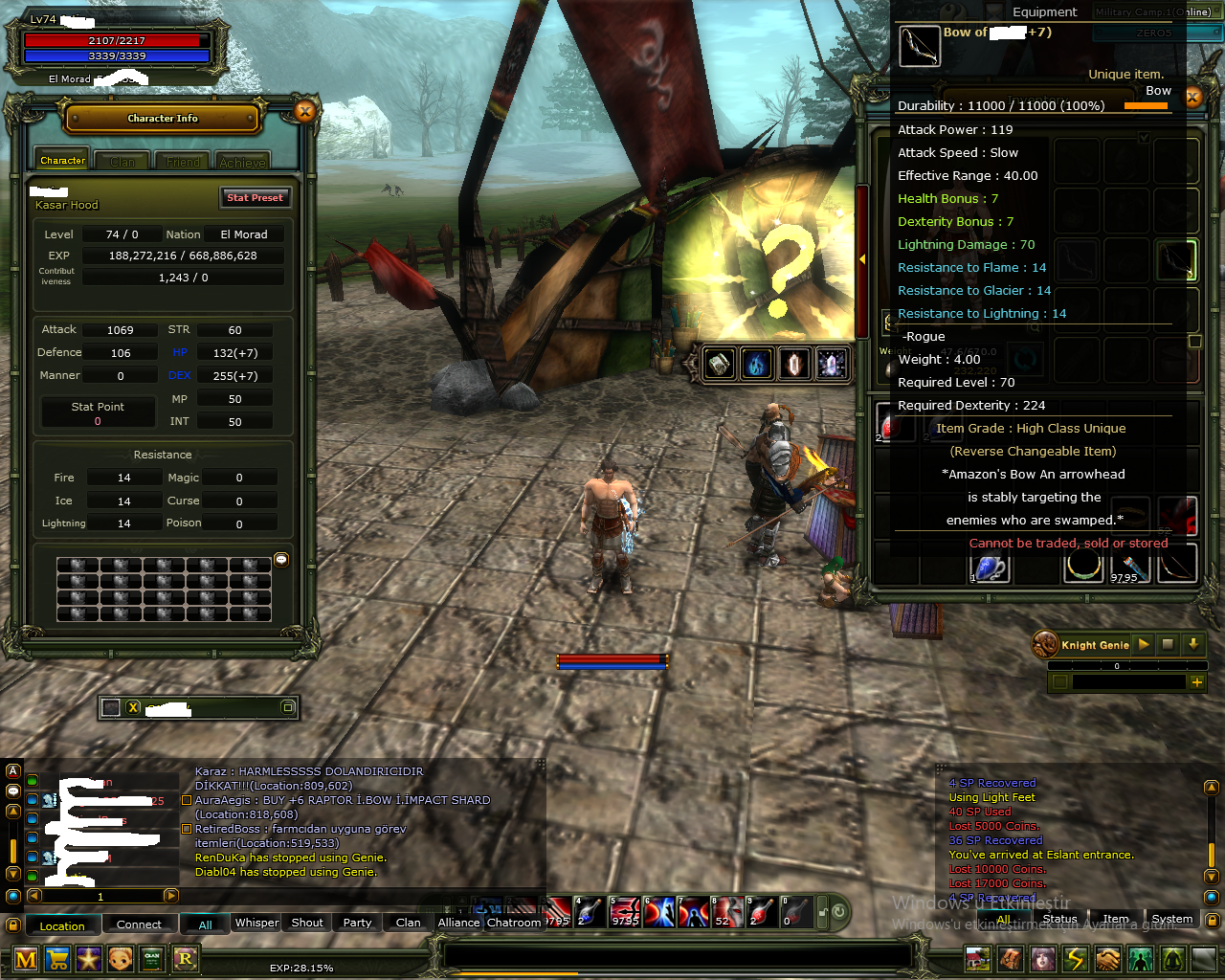Start the Knight Genie with the play control
This screenshot has width=1225, height=980.
click(x=1145, y=644)
